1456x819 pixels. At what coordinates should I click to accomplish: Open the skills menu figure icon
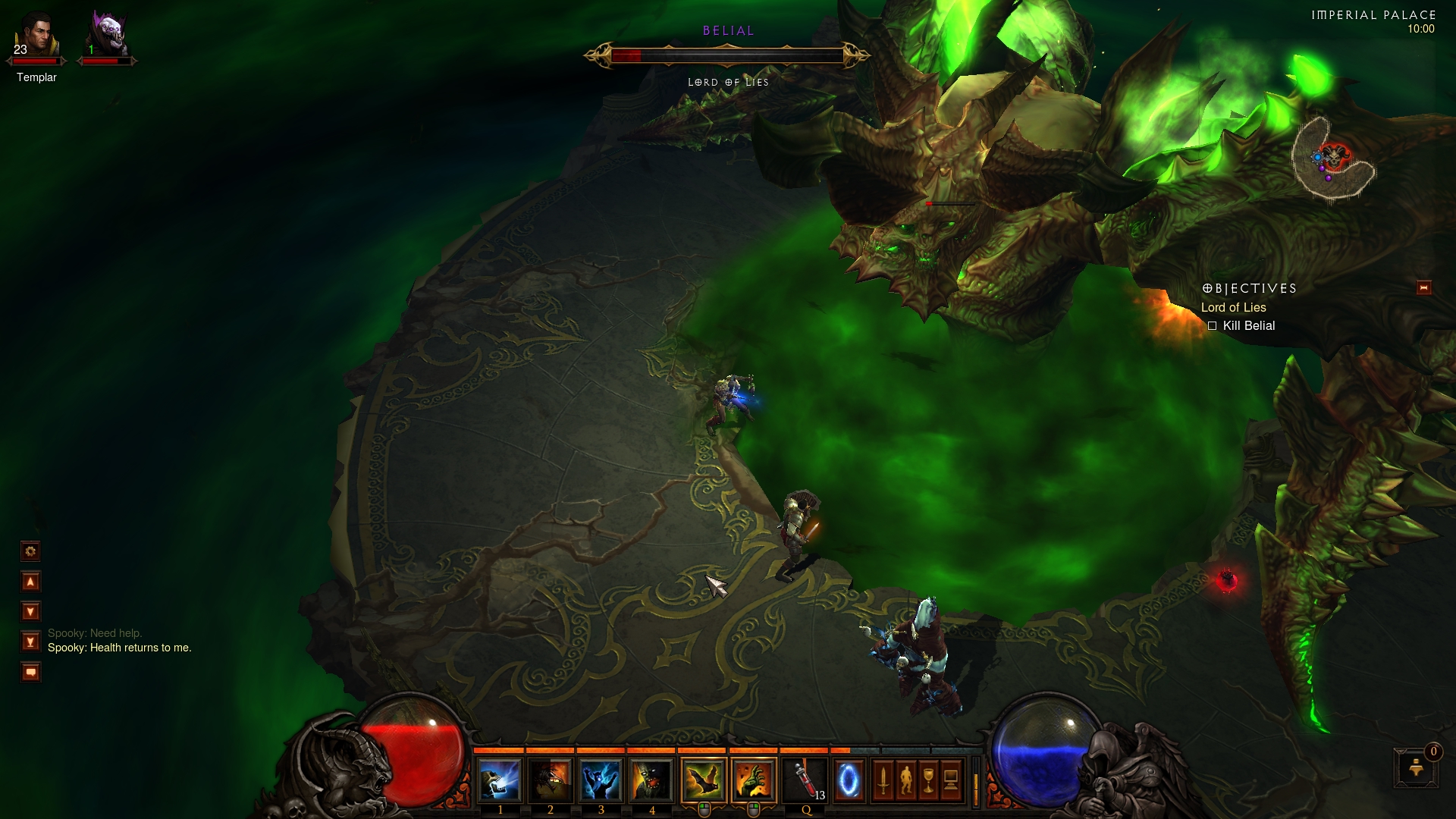point(905,780)
